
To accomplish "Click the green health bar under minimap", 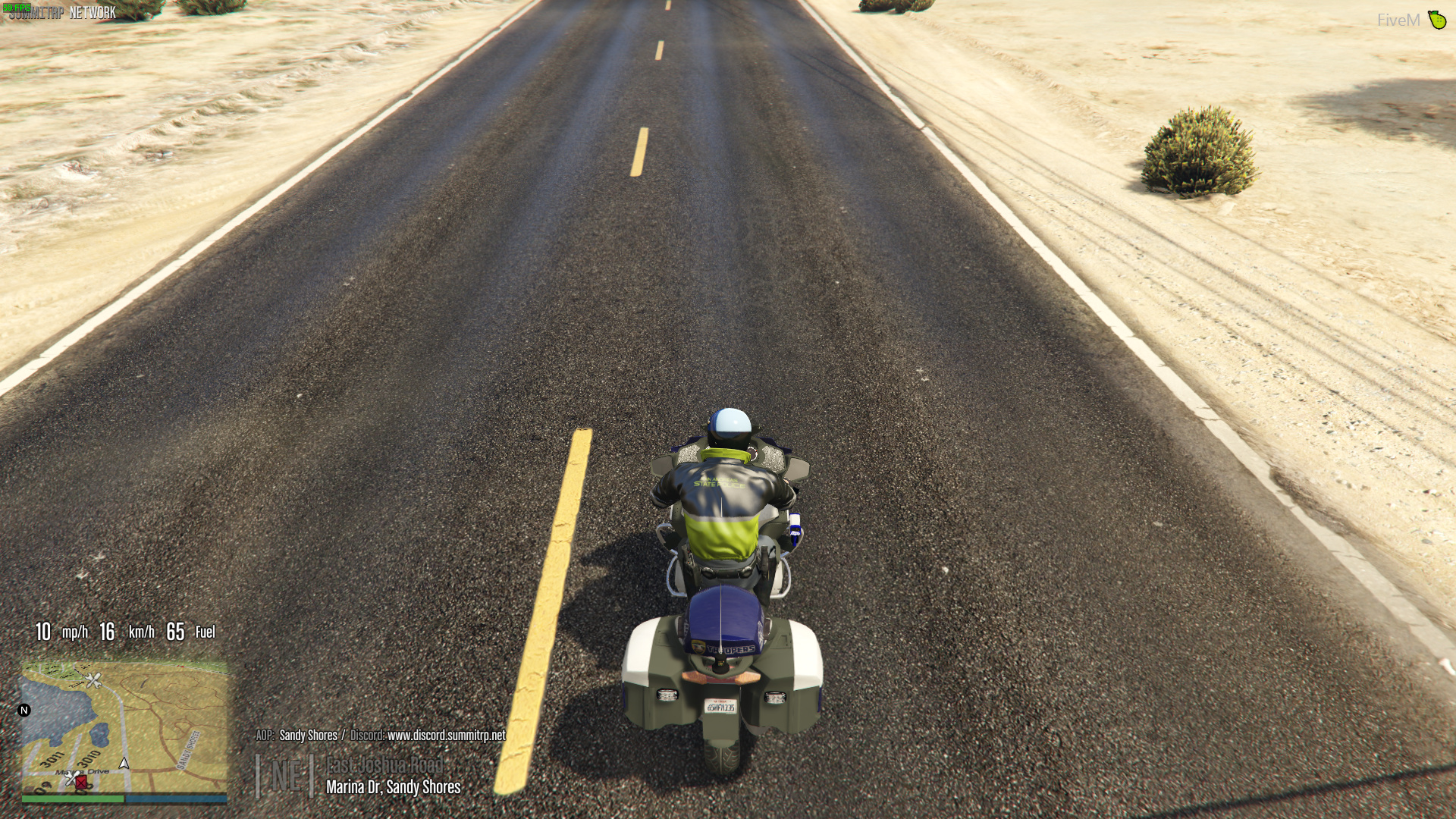I will coord(71,799).
